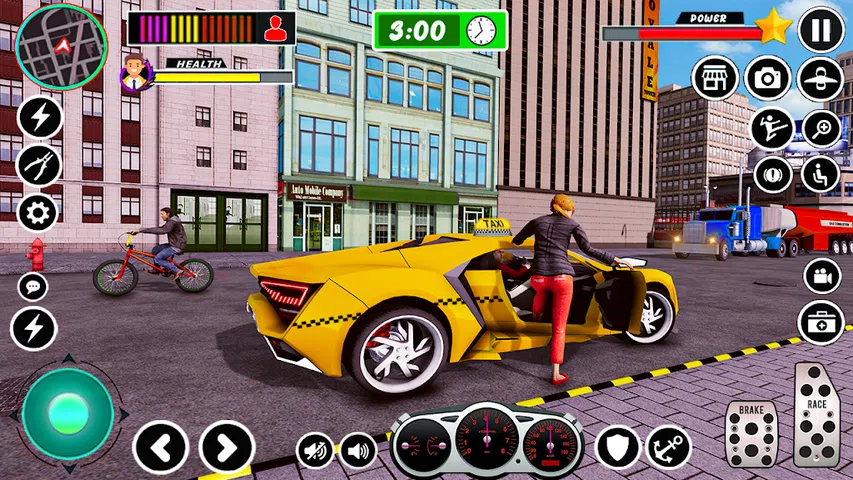Trigger the kick attack button

coord(772,127)
